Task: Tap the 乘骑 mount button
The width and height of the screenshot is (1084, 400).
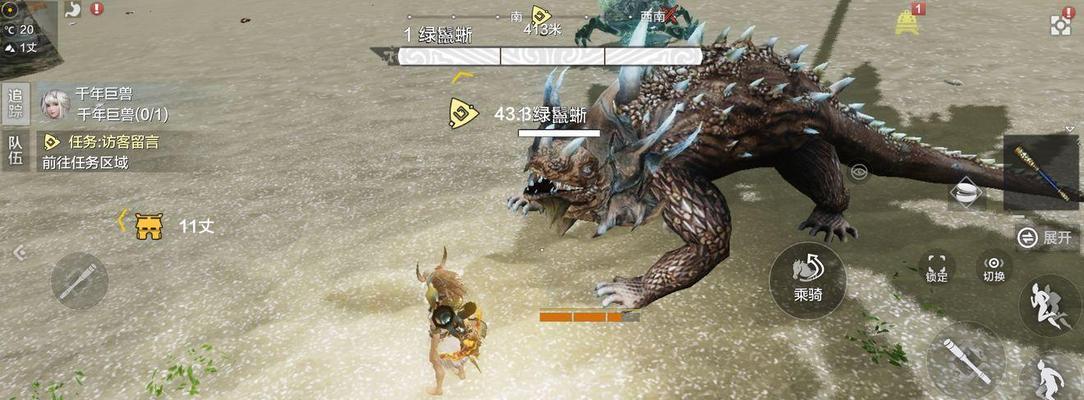Action: tap(807, 279)
